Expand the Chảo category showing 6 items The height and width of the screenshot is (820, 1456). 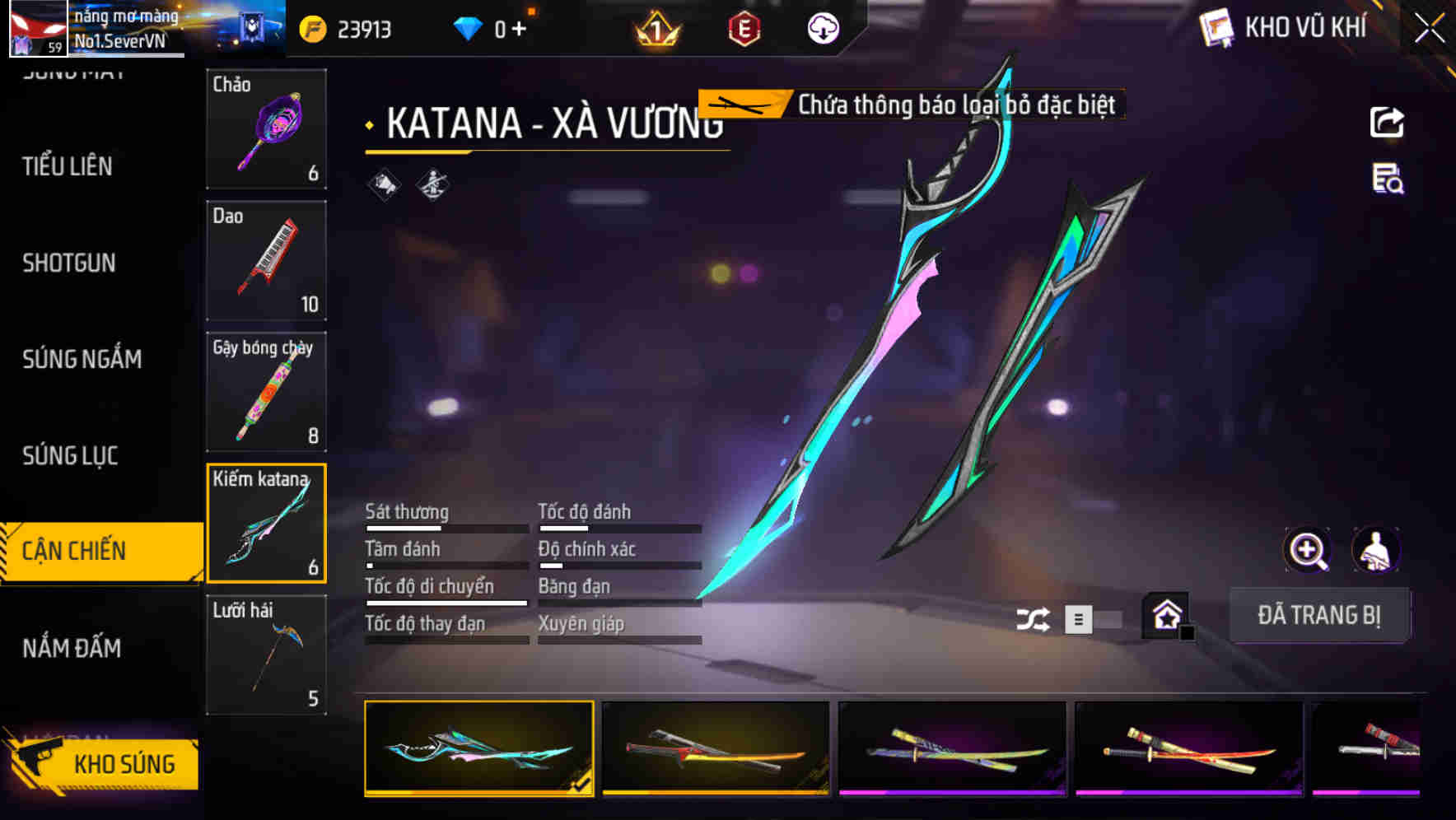tap(266, 129)
